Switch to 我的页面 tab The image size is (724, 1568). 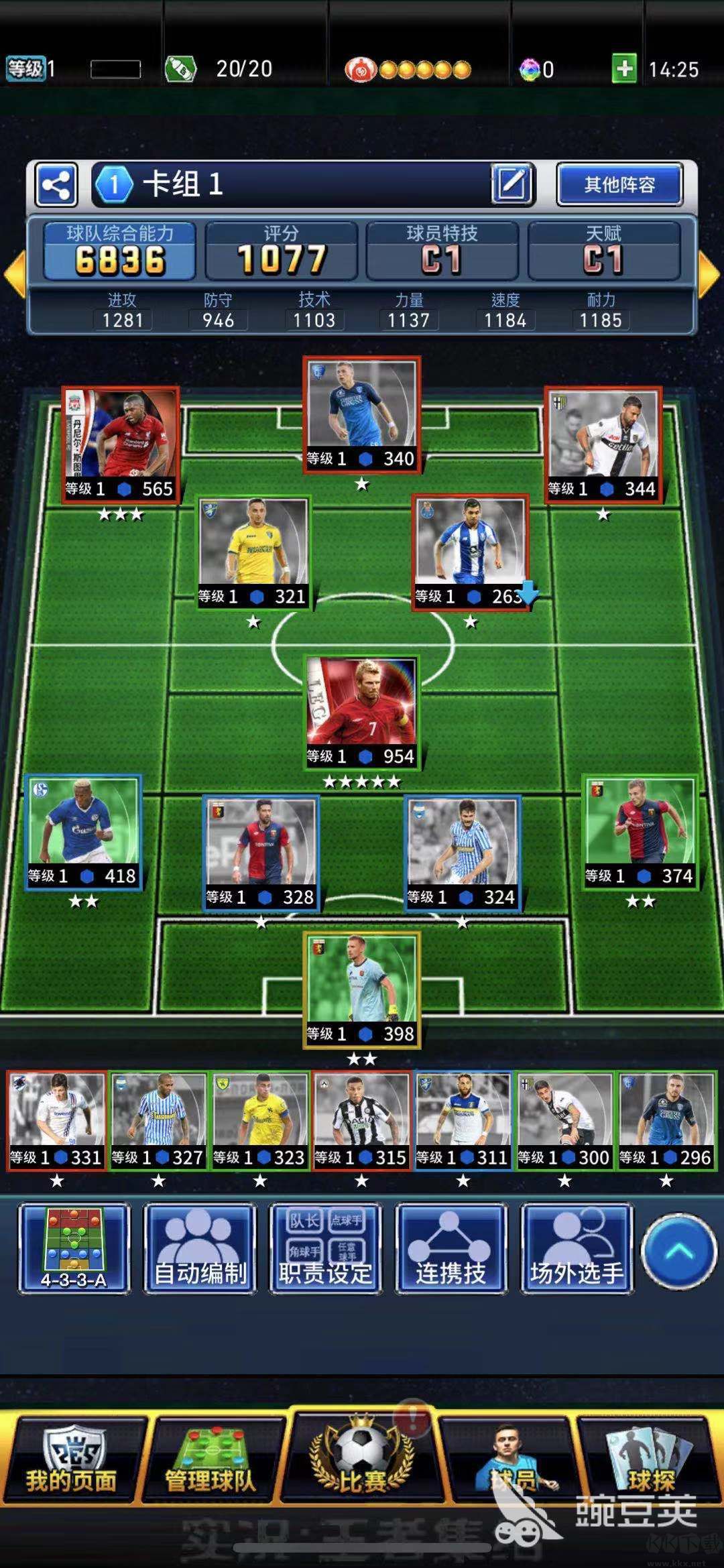click(72, 1461)
